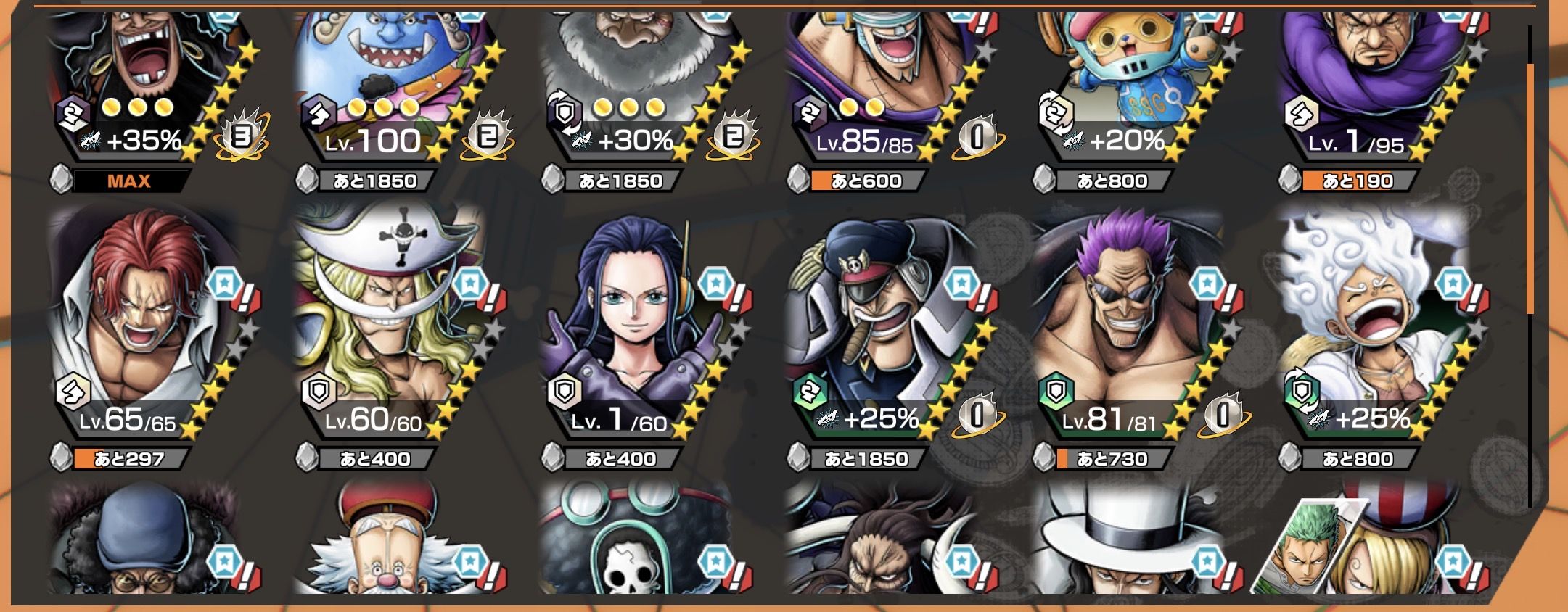Screen dimensions: 1568x612
Task: Pick the gray-furred character with +30% boost
Action: pyautogui.click(x=639, y=80)
